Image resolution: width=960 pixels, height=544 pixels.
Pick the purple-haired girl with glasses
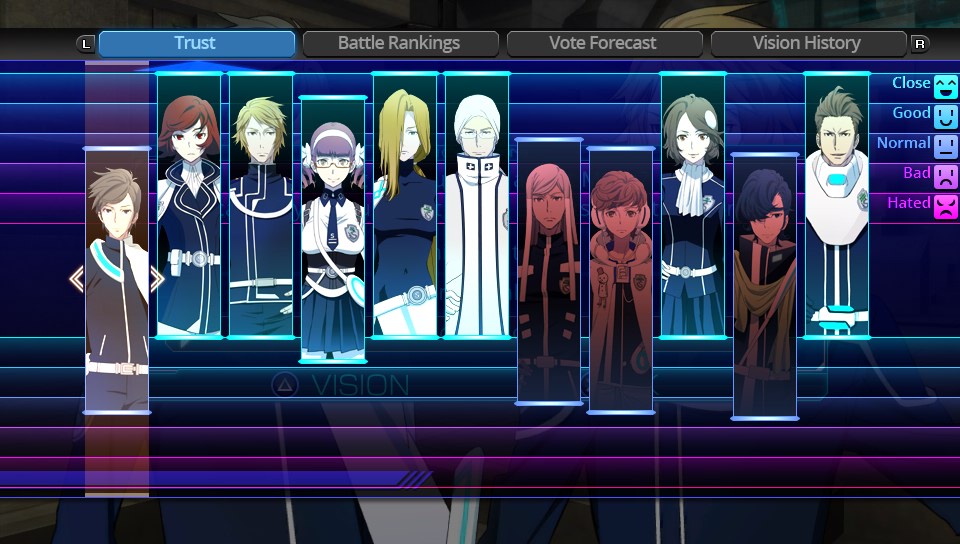(x=333, y=229)
